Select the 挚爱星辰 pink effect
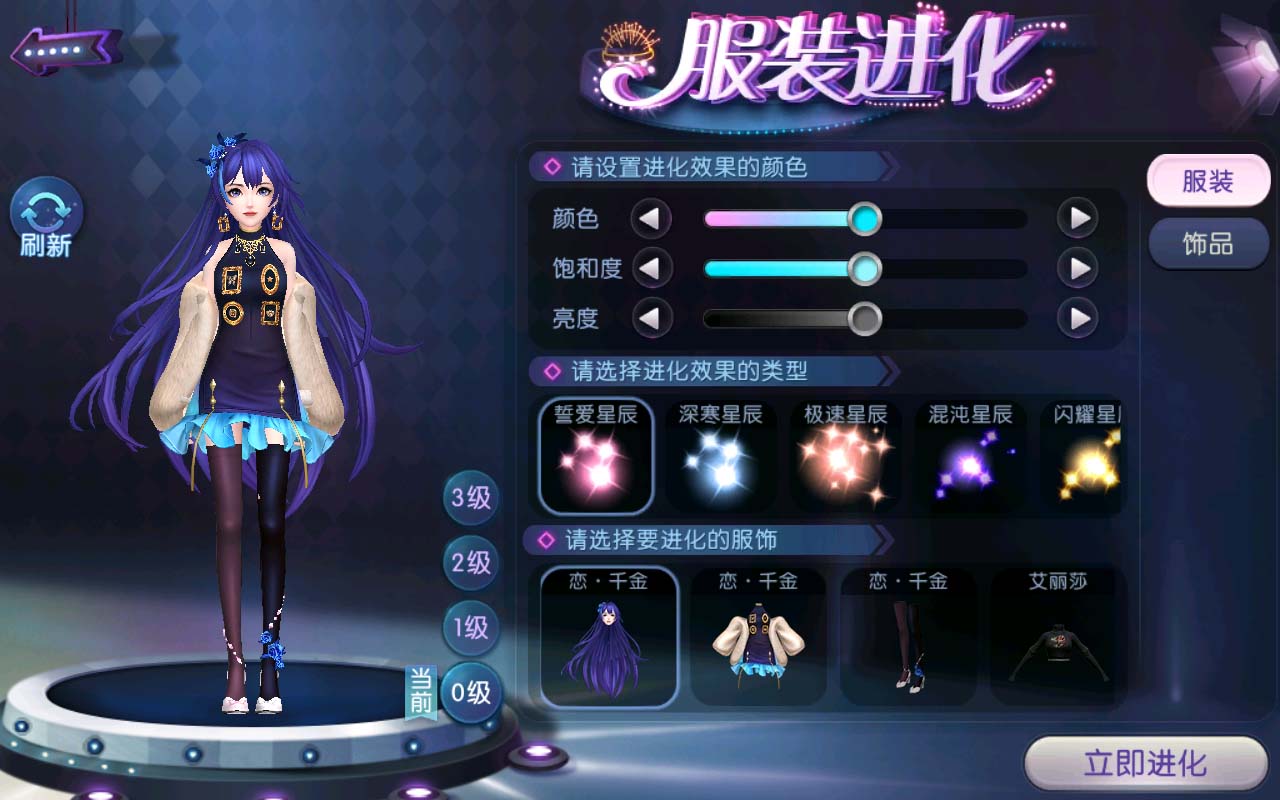1280x800 pixels. [x=596, y=456]
